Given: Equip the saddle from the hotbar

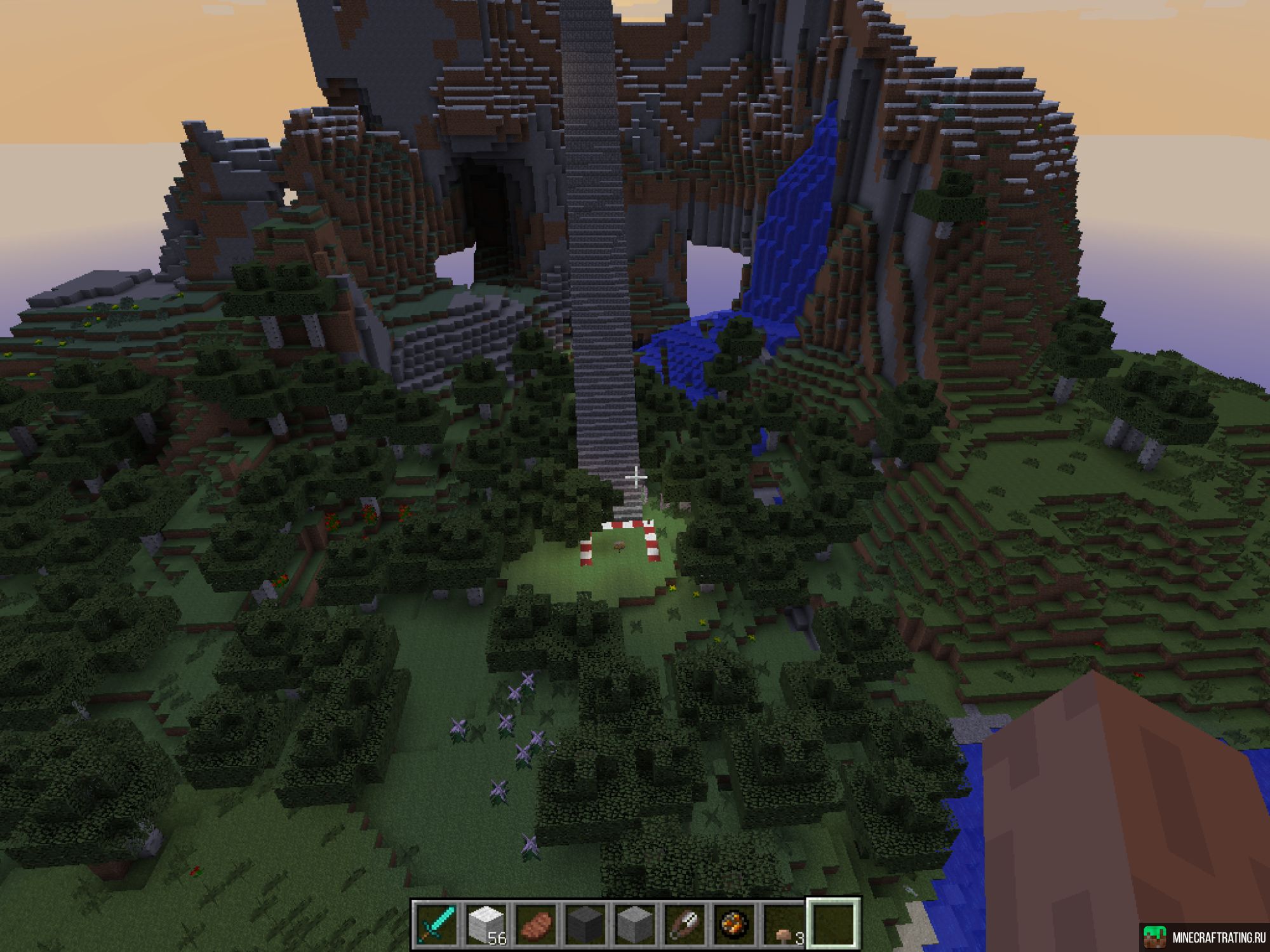Looking at the screenshot, I should [x=684, y=925].
